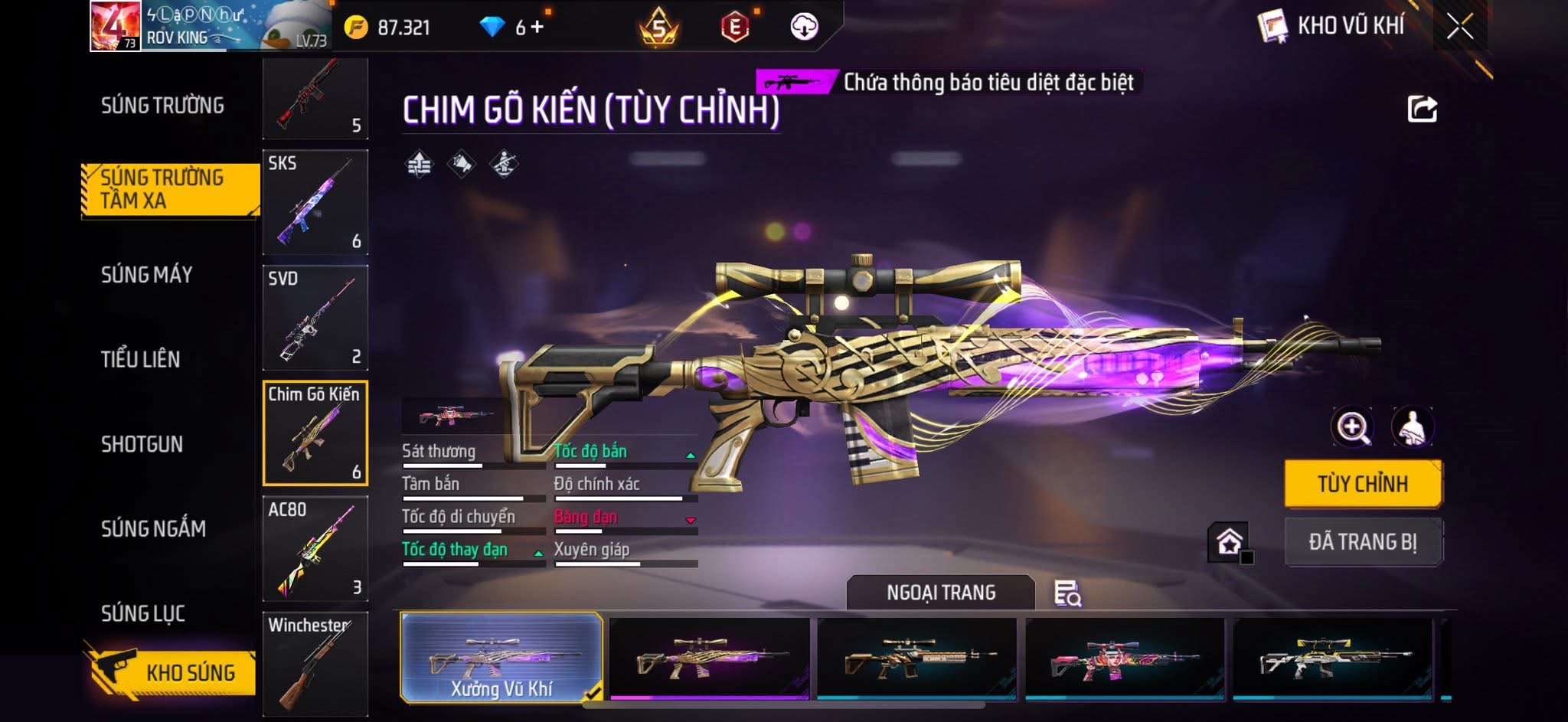
Task: Select the Súng Trường category
Action: pyautogui.click(x=162, y=106)
